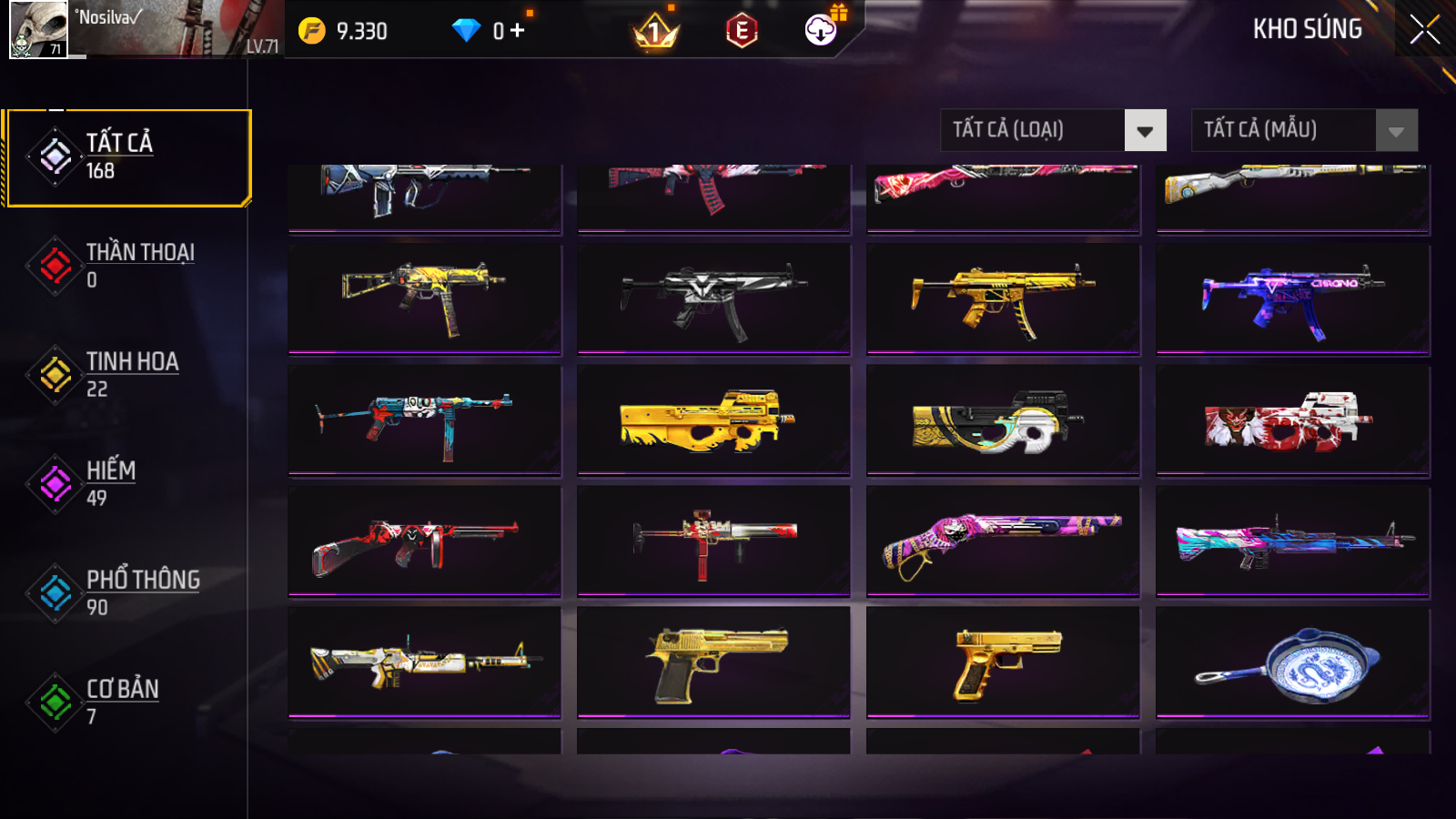Open the gold rank crown icon
This screenshot has height=819, width=1456.
tap(655, 33)
